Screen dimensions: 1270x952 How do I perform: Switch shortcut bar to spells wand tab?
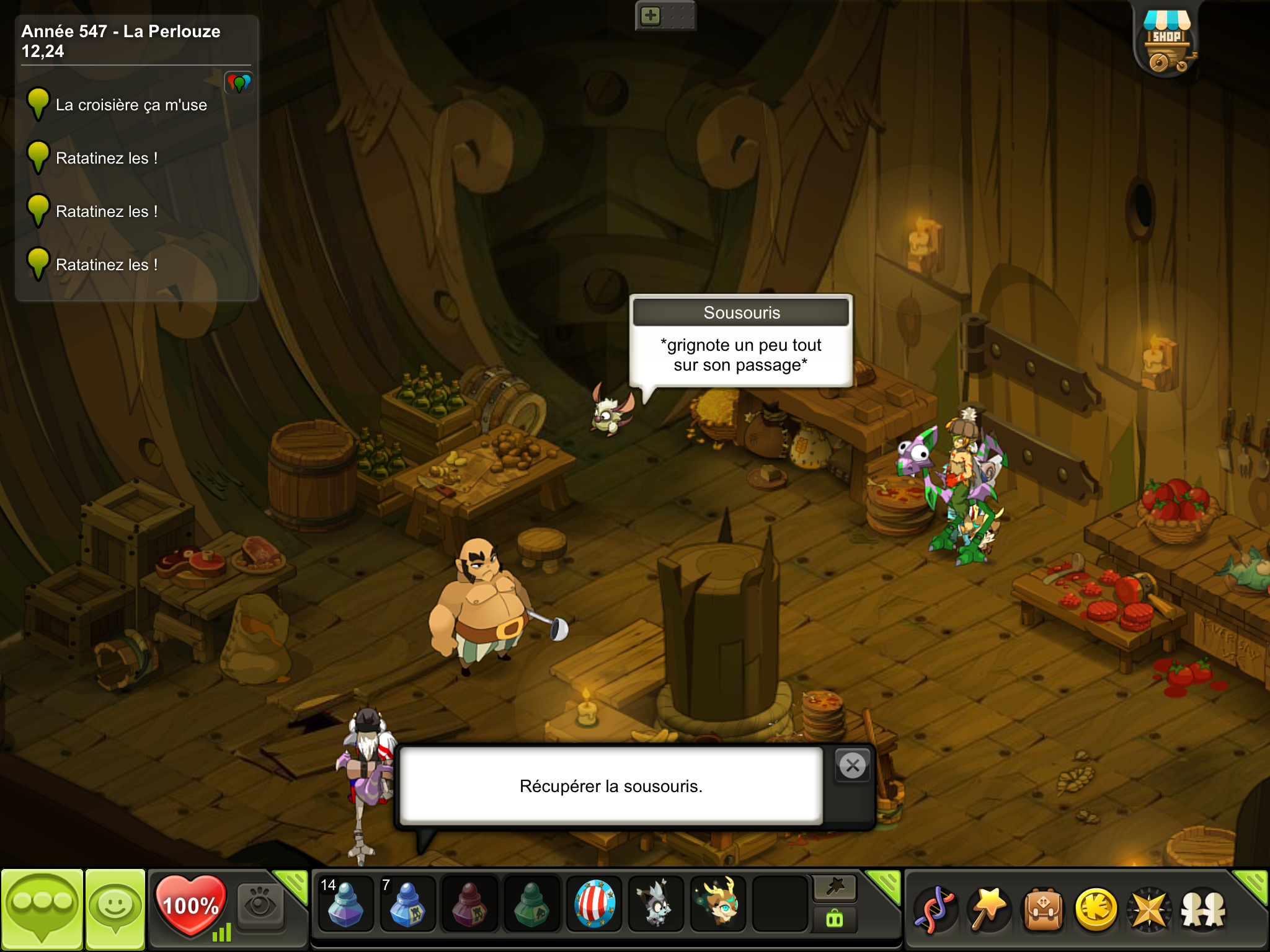835,888
